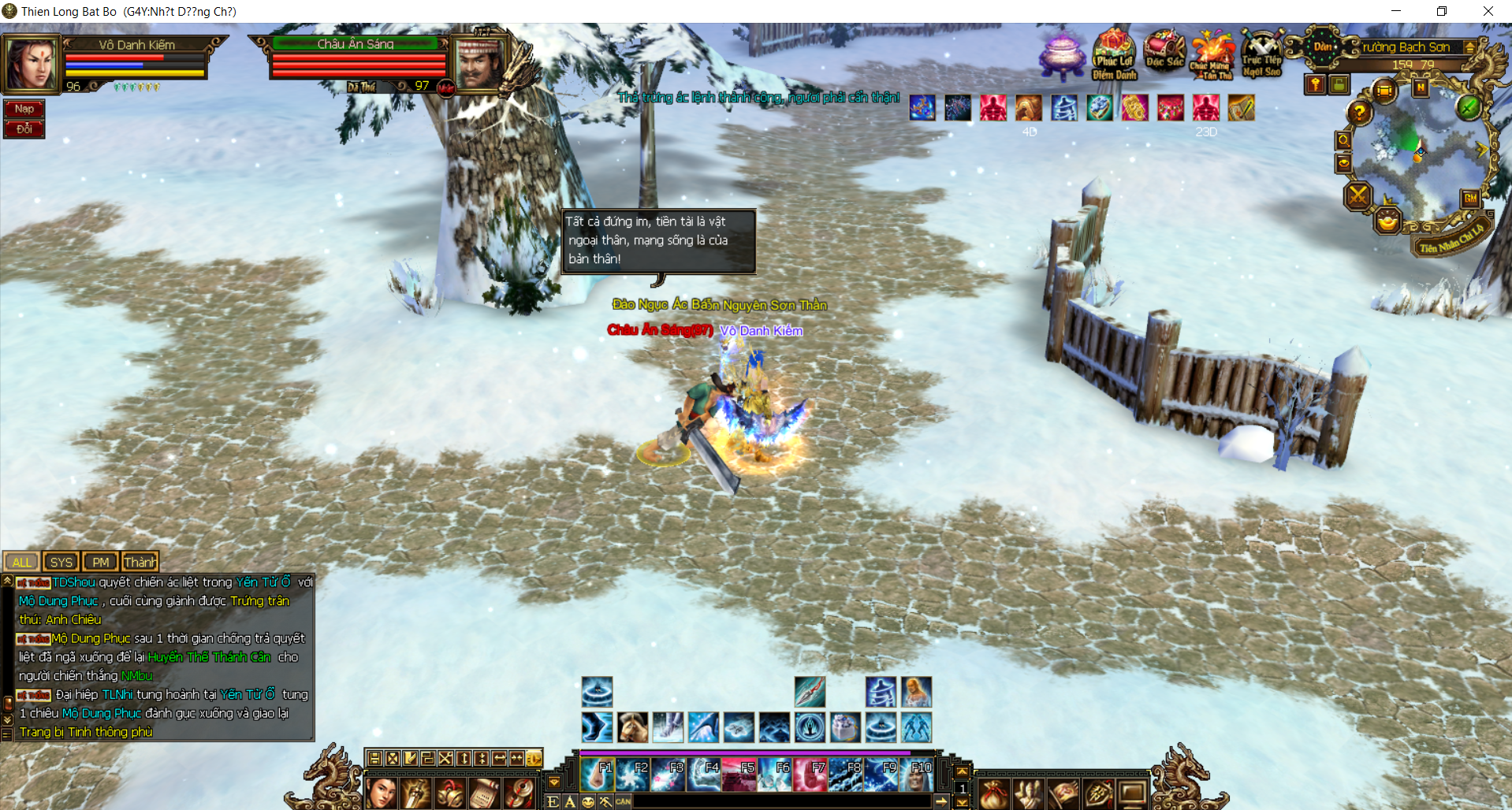
Task: Close the game window
Action: tap(1488, 11)
